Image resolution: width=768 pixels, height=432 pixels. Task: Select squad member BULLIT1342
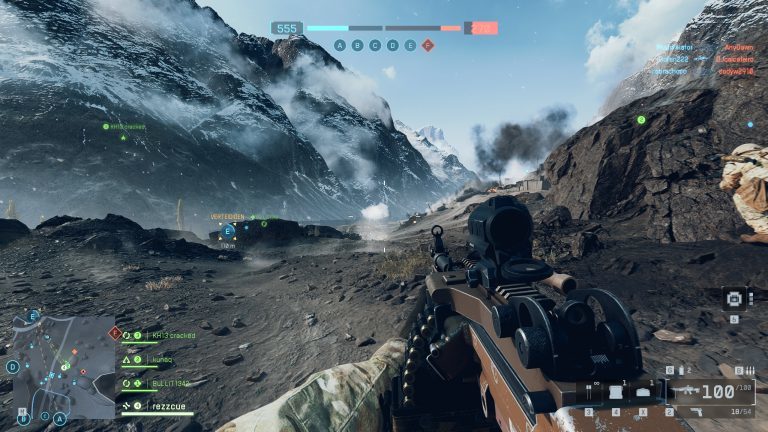(169, 383)
